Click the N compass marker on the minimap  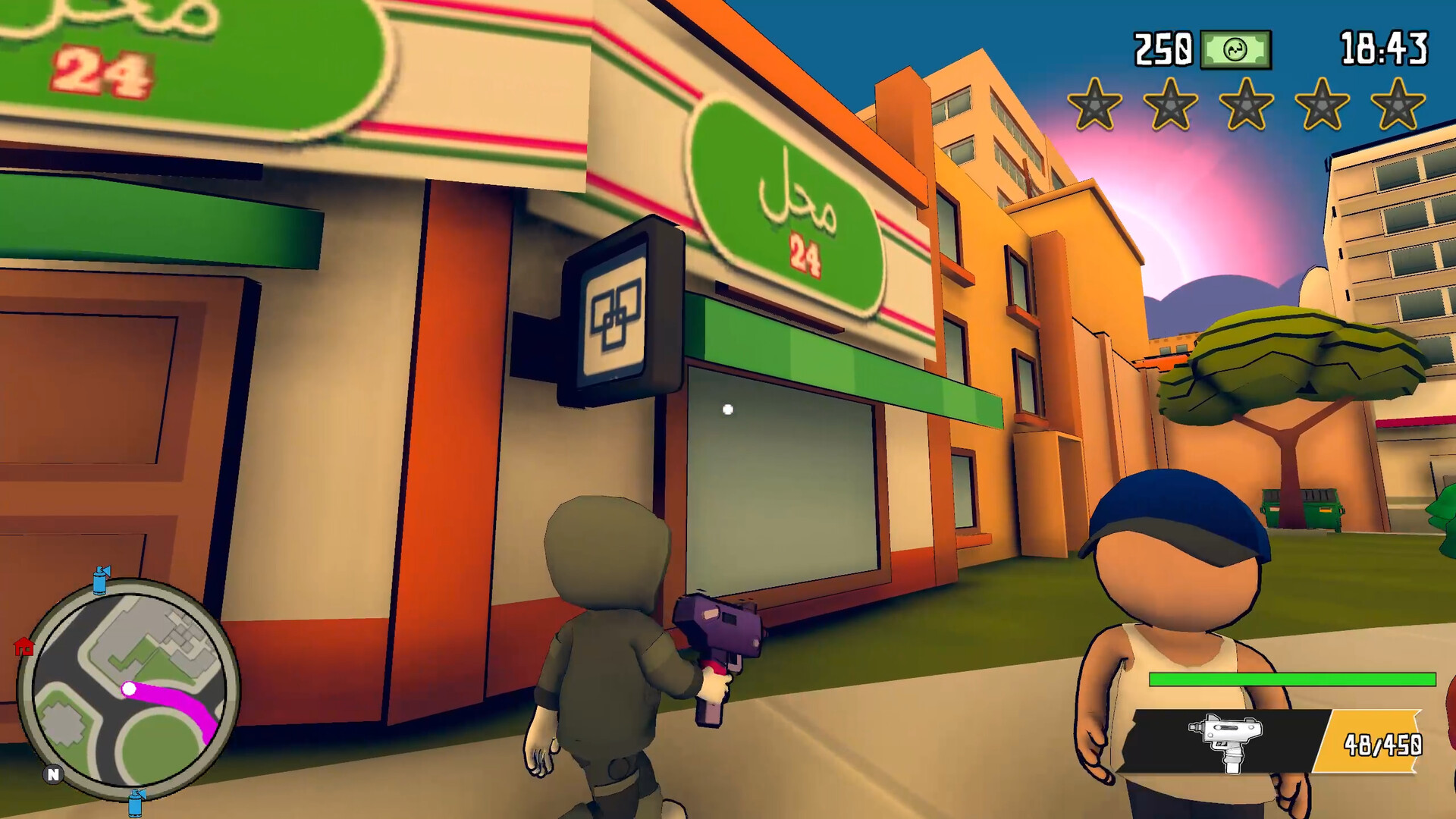click(x=53, y=774)
